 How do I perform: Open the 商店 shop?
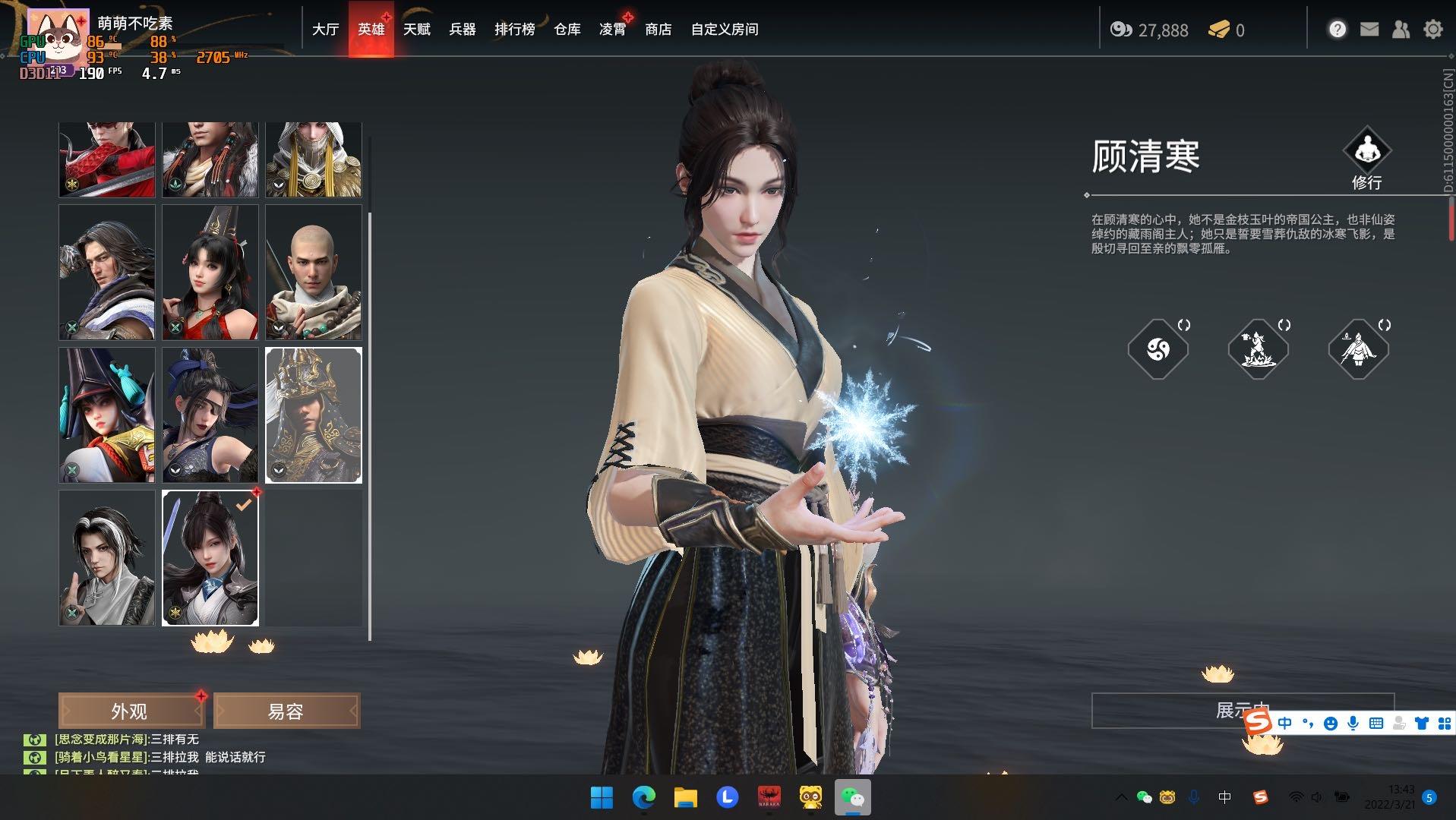point(658,30)
